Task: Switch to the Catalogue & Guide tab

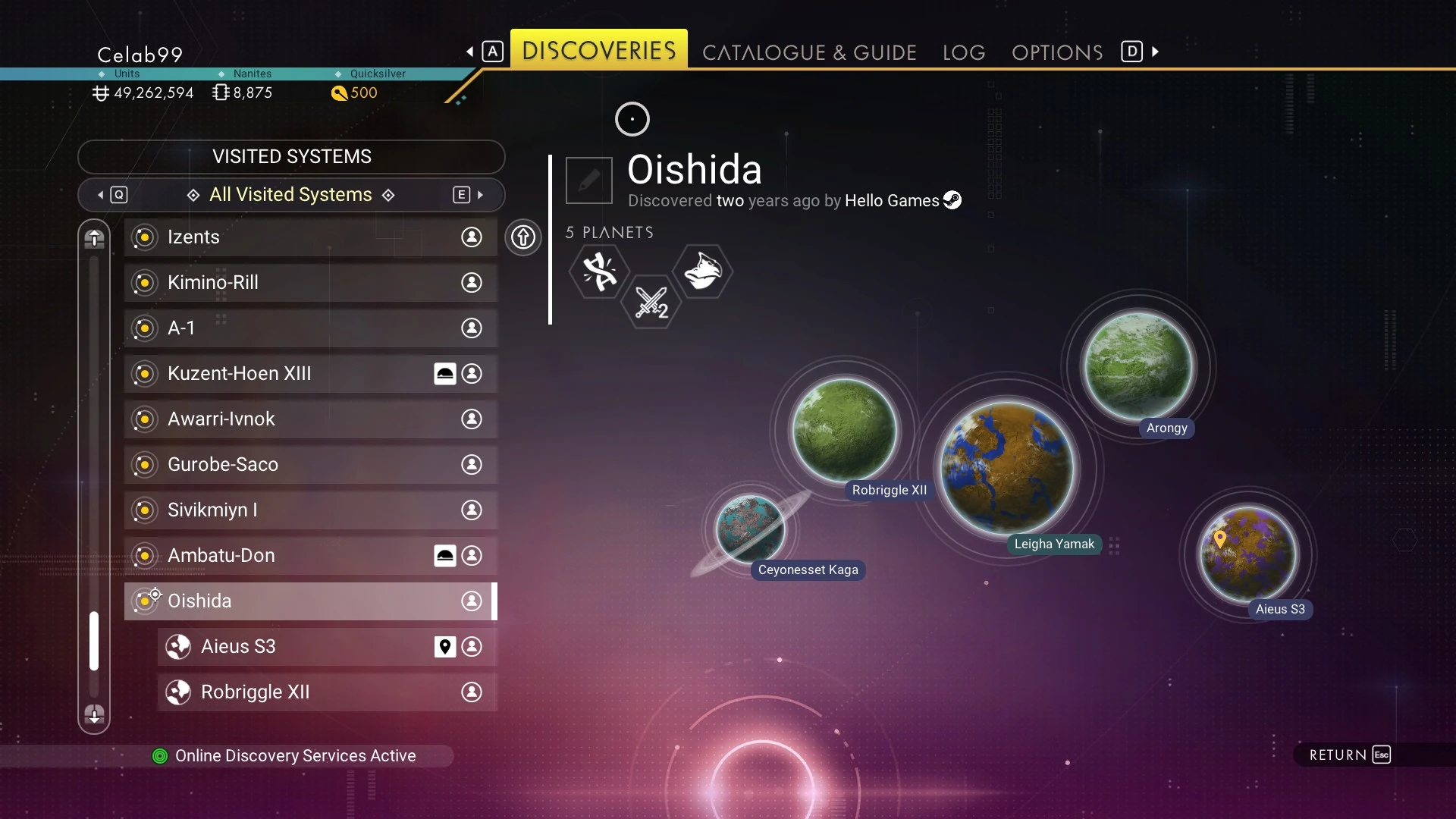Action: point(809,52)
